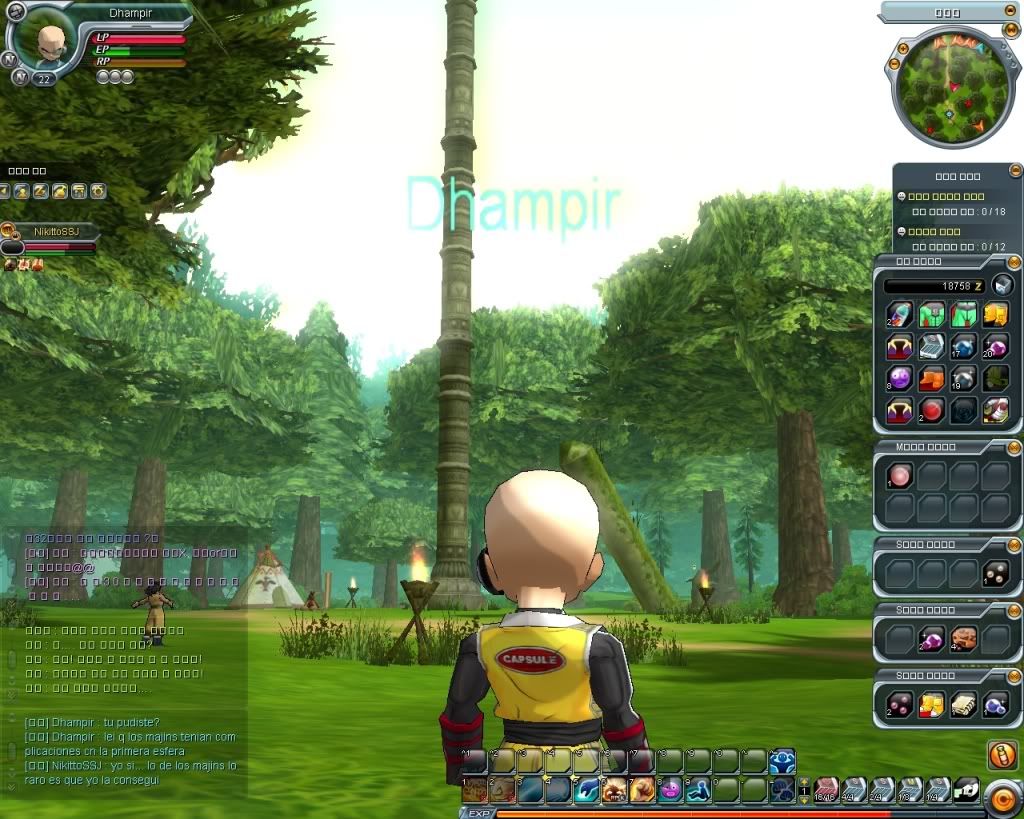1024x819 pixels.
Task: Activate the blue energy slash skill
Action: pos(587,789)
